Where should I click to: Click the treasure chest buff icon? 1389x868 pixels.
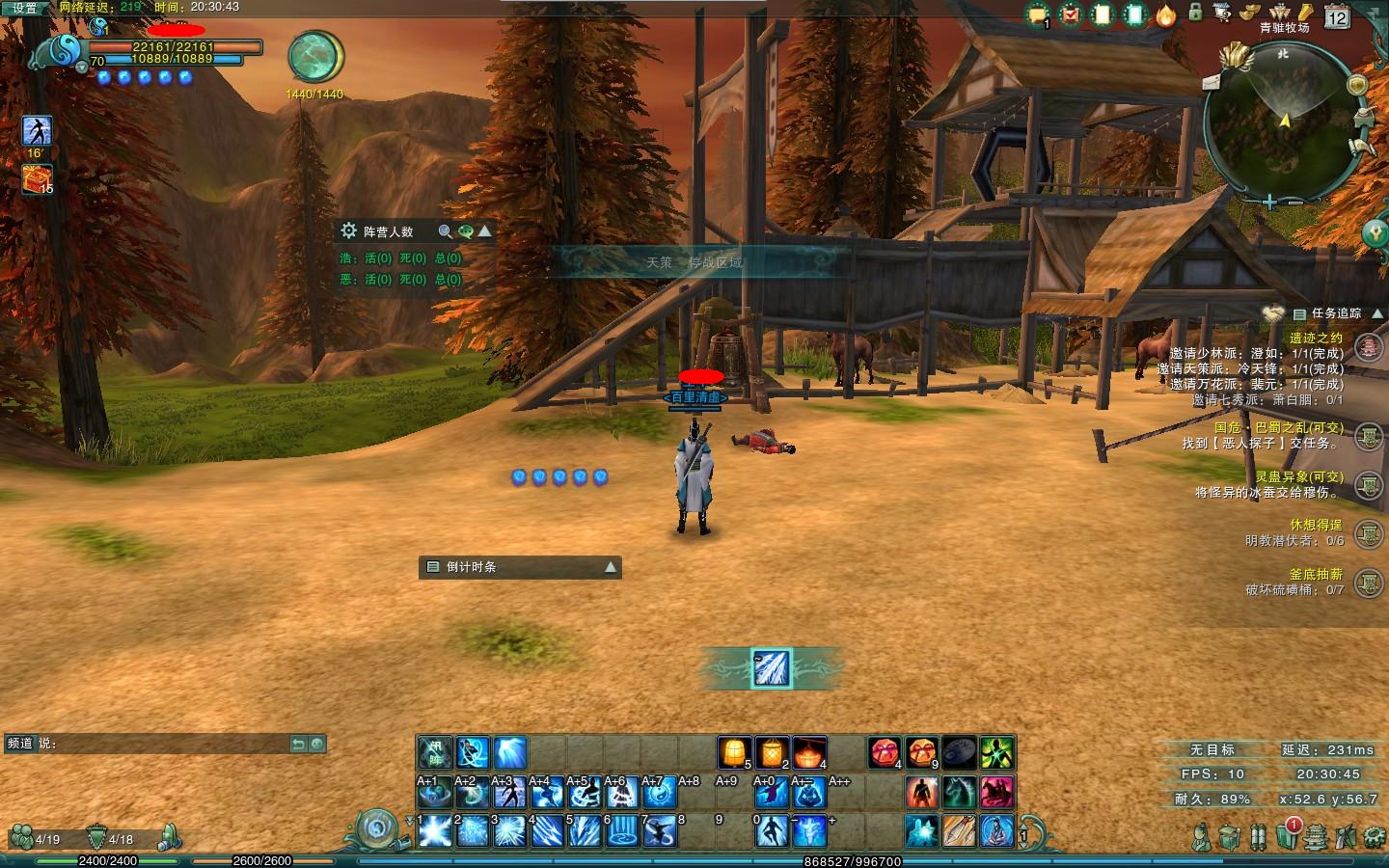(37, 178)
